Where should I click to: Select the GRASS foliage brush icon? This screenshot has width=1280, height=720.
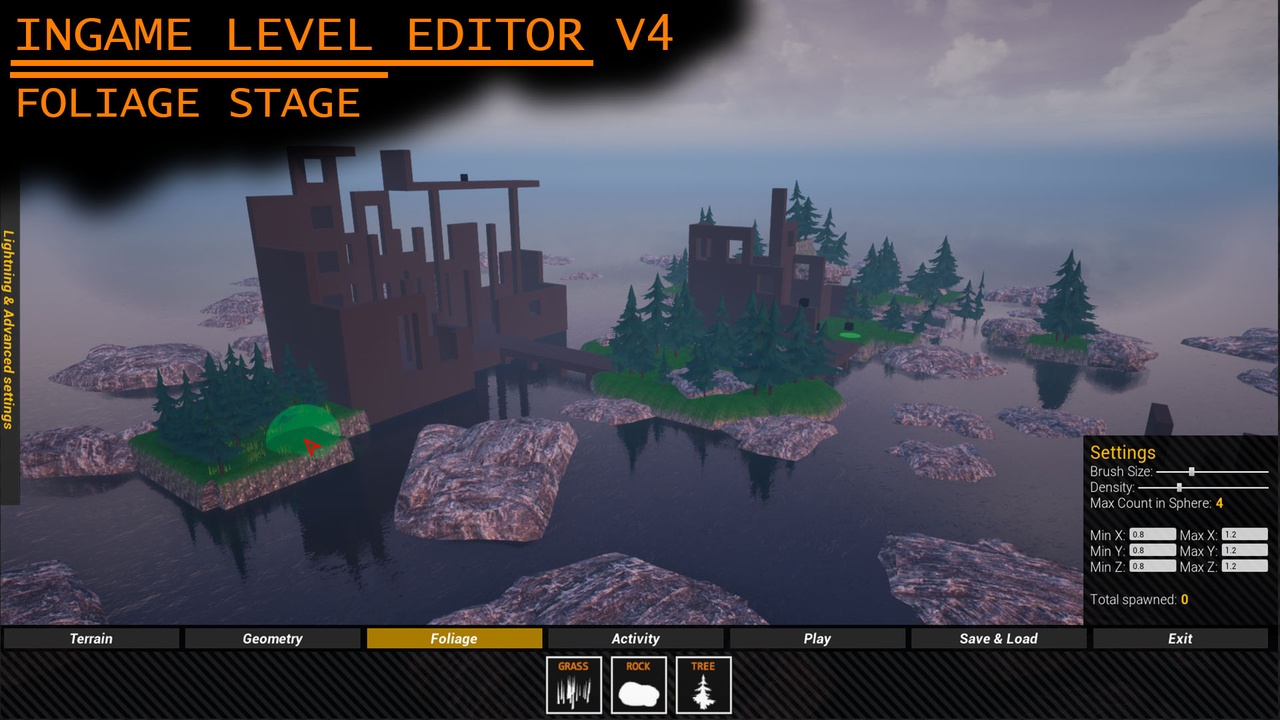pyautogui.click(x=573, y=684)
